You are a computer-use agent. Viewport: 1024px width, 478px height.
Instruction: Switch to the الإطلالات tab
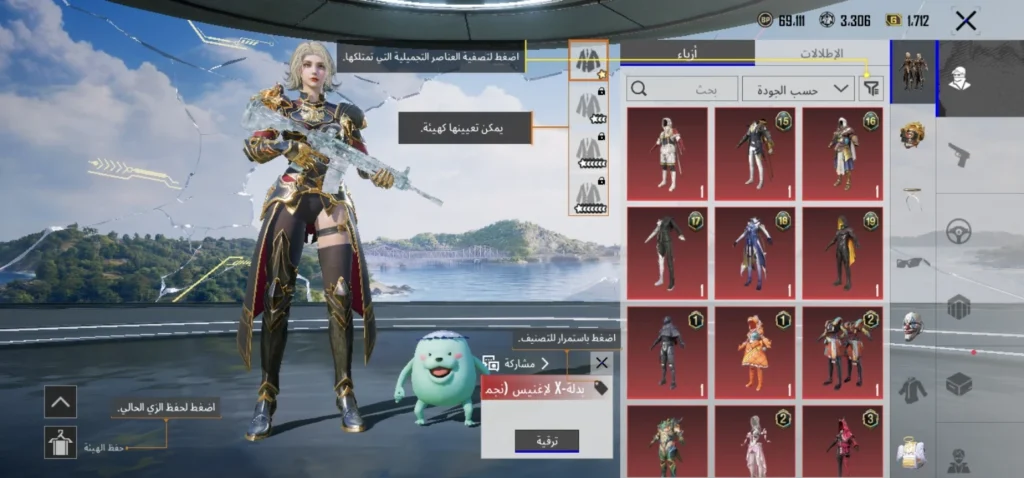pos(822,53)
